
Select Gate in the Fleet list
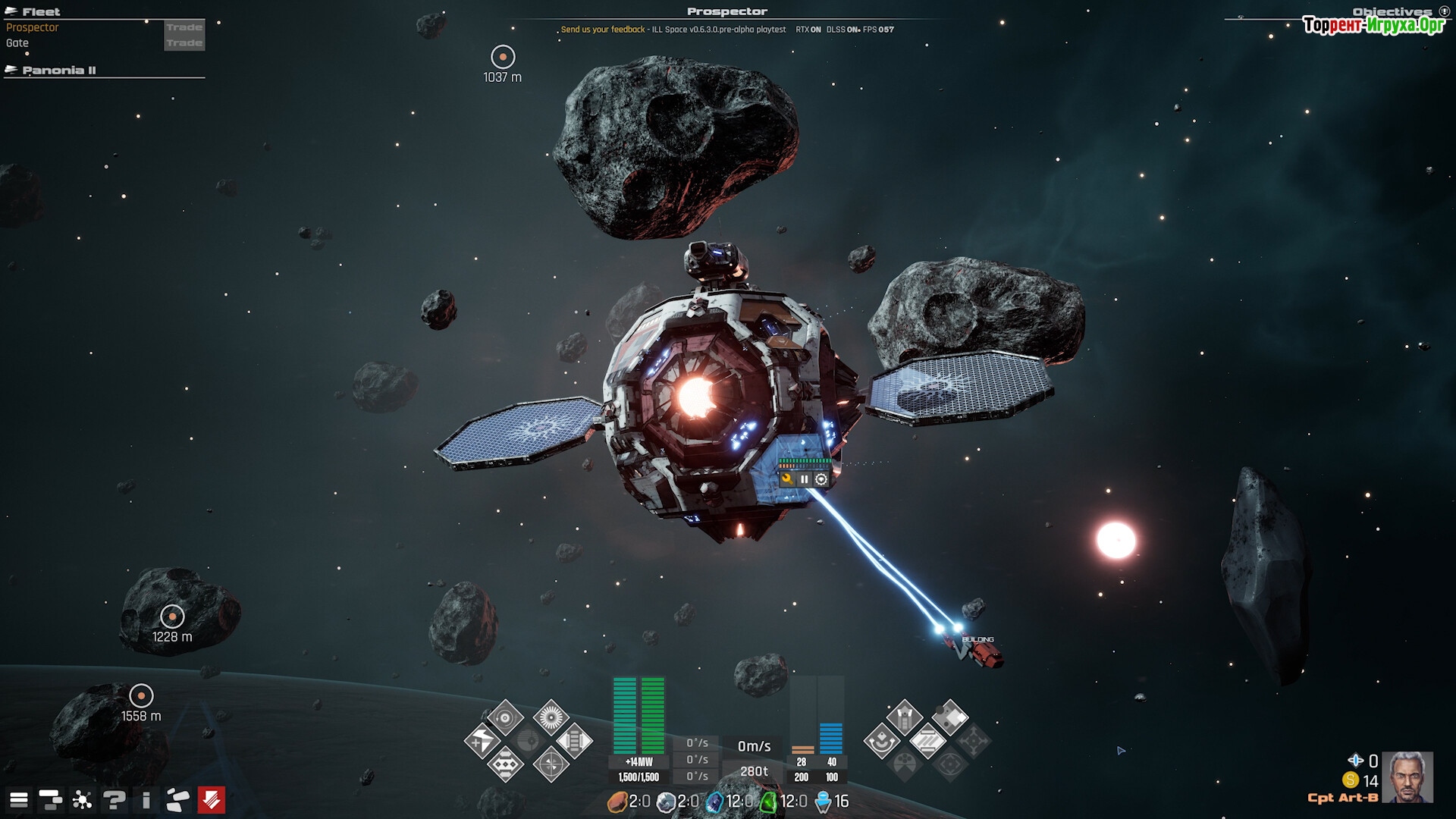click(17, 43)
